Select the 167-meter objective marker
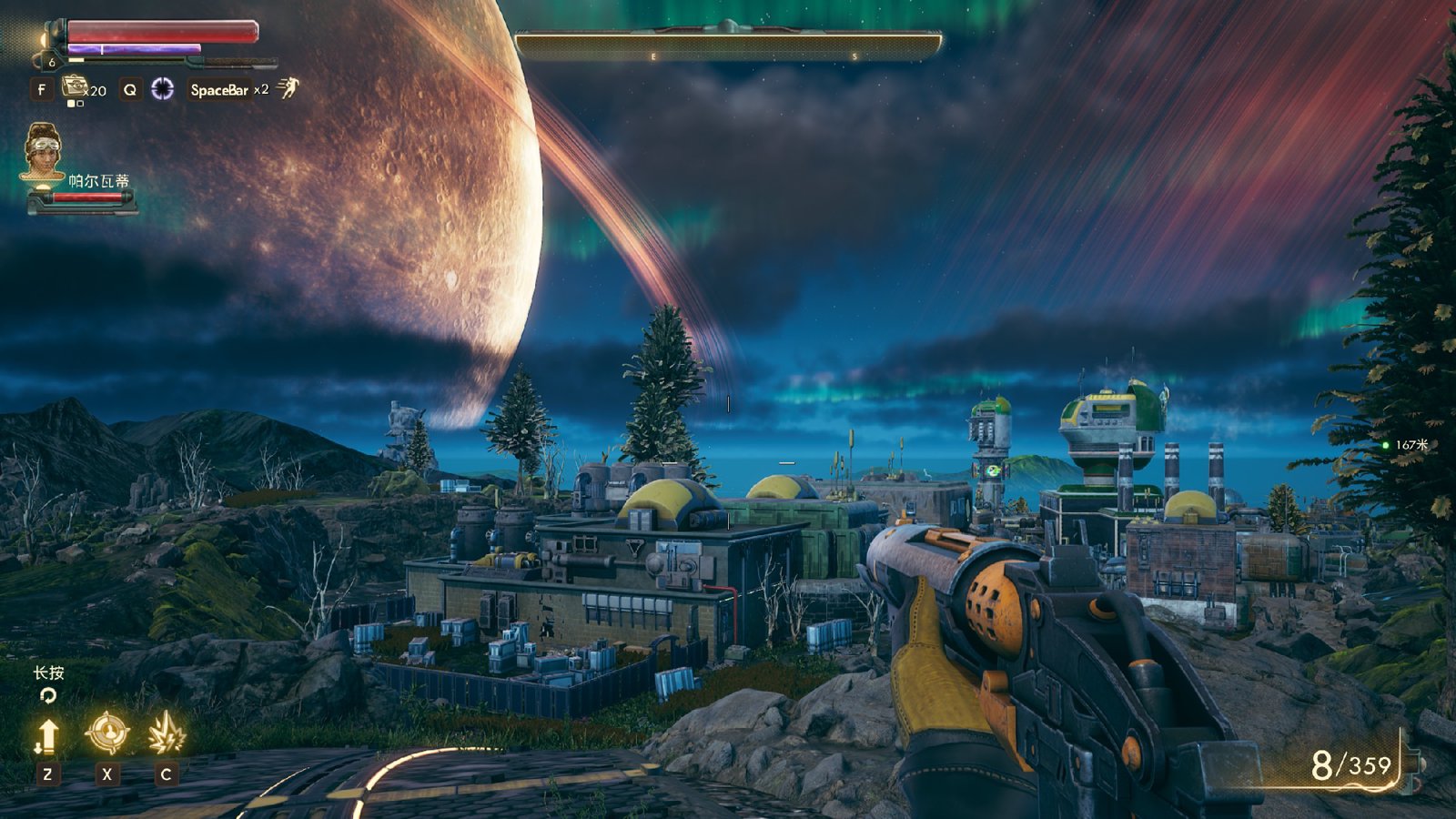Viewport: 1456px width, 819px height. (x=1385, y=445)
